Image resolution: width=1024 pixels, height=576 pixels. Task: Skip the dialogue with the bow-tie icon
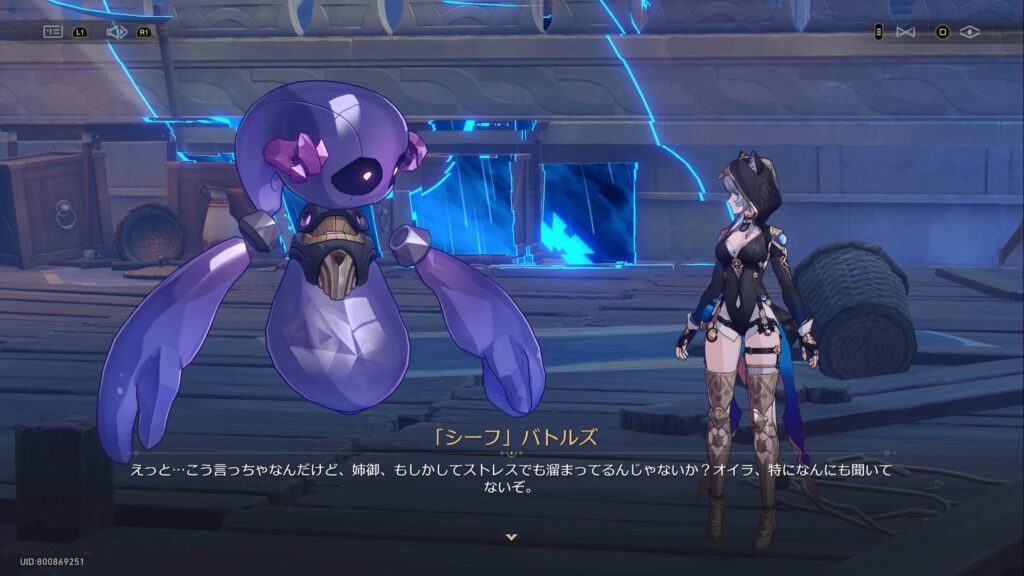(905, 32)
